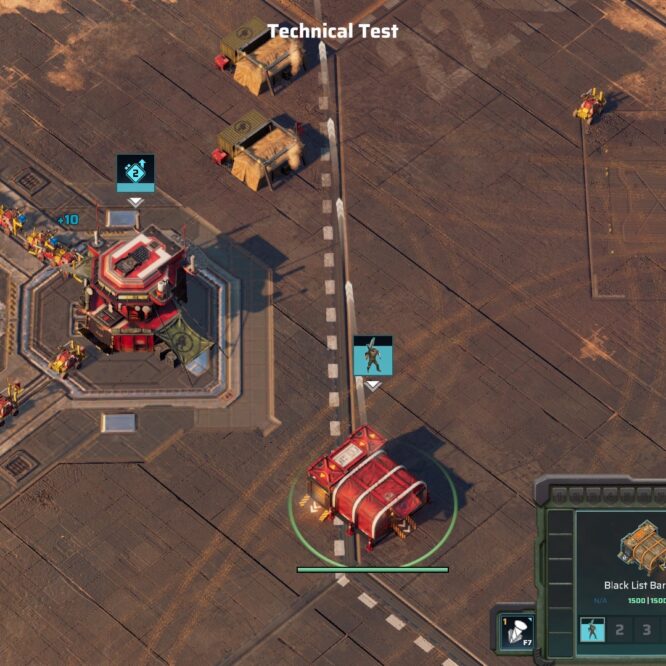Click the tier 2 upgrade icon above headquarters
Screen dimensions: 666x666
(x=135, y=172)
